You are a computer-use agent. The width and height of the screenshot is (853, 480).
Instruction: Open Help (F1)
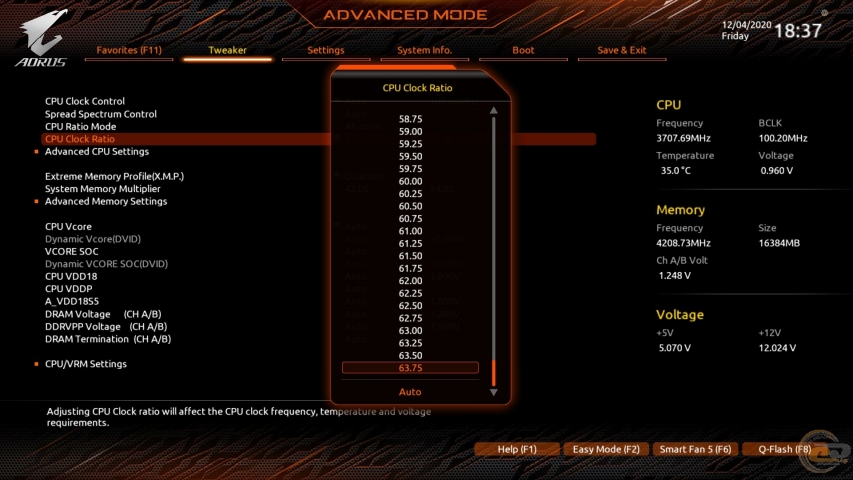click(x=517, y=450)
